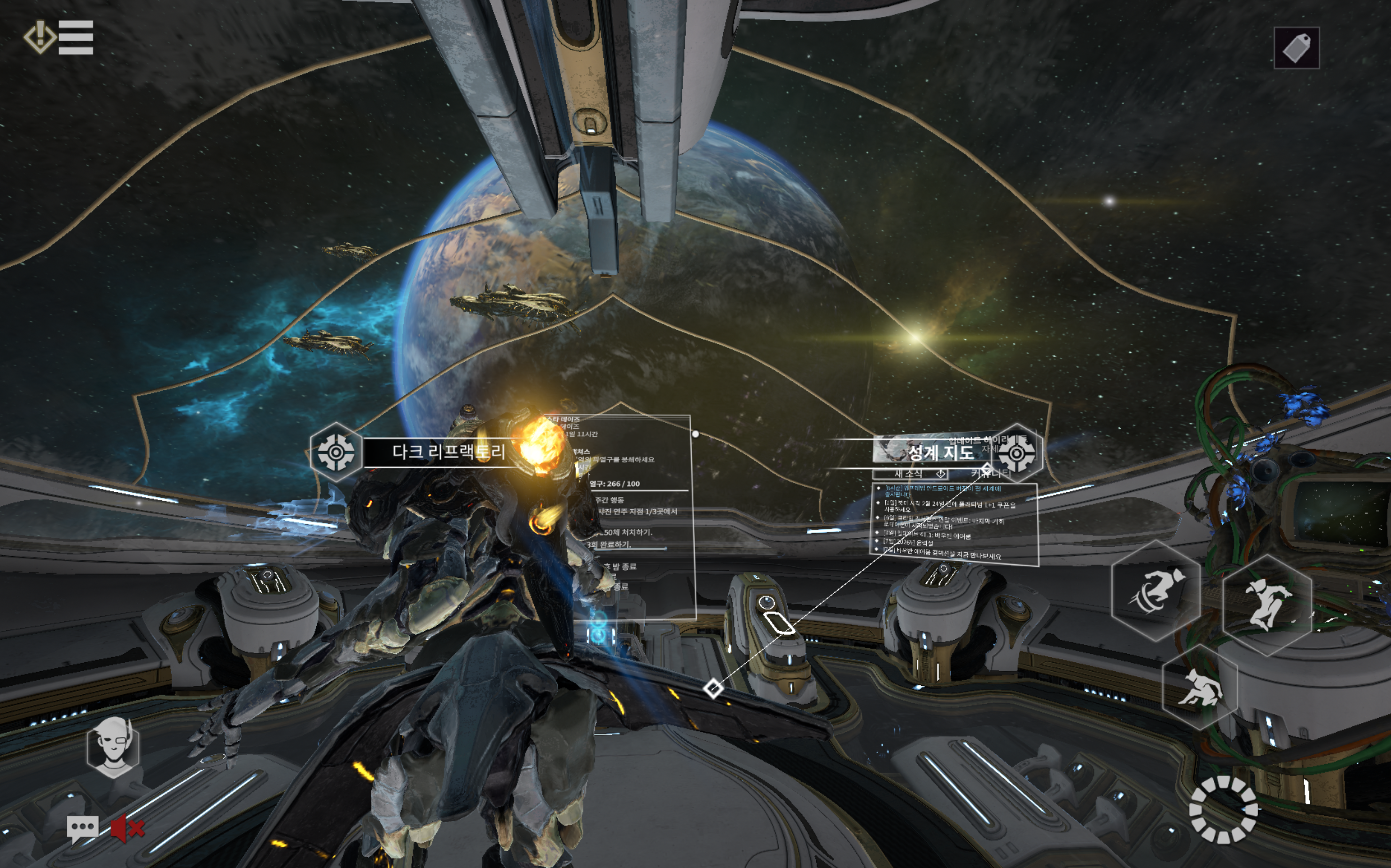The height and width of the screenshot is (868, 1391).
Task: Tap the crouch slide action button
Action: (x=1199, y=687)
